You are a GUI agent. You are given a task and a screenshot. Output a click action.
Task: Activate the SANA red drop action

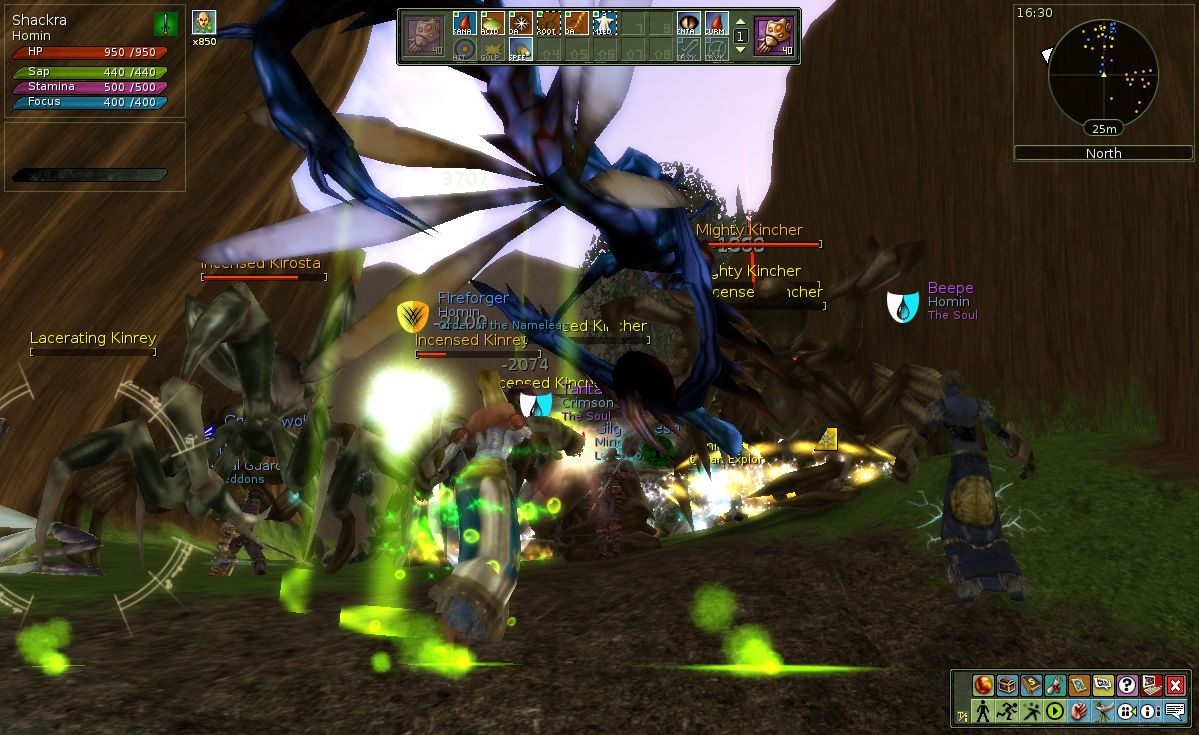point(464,23)
